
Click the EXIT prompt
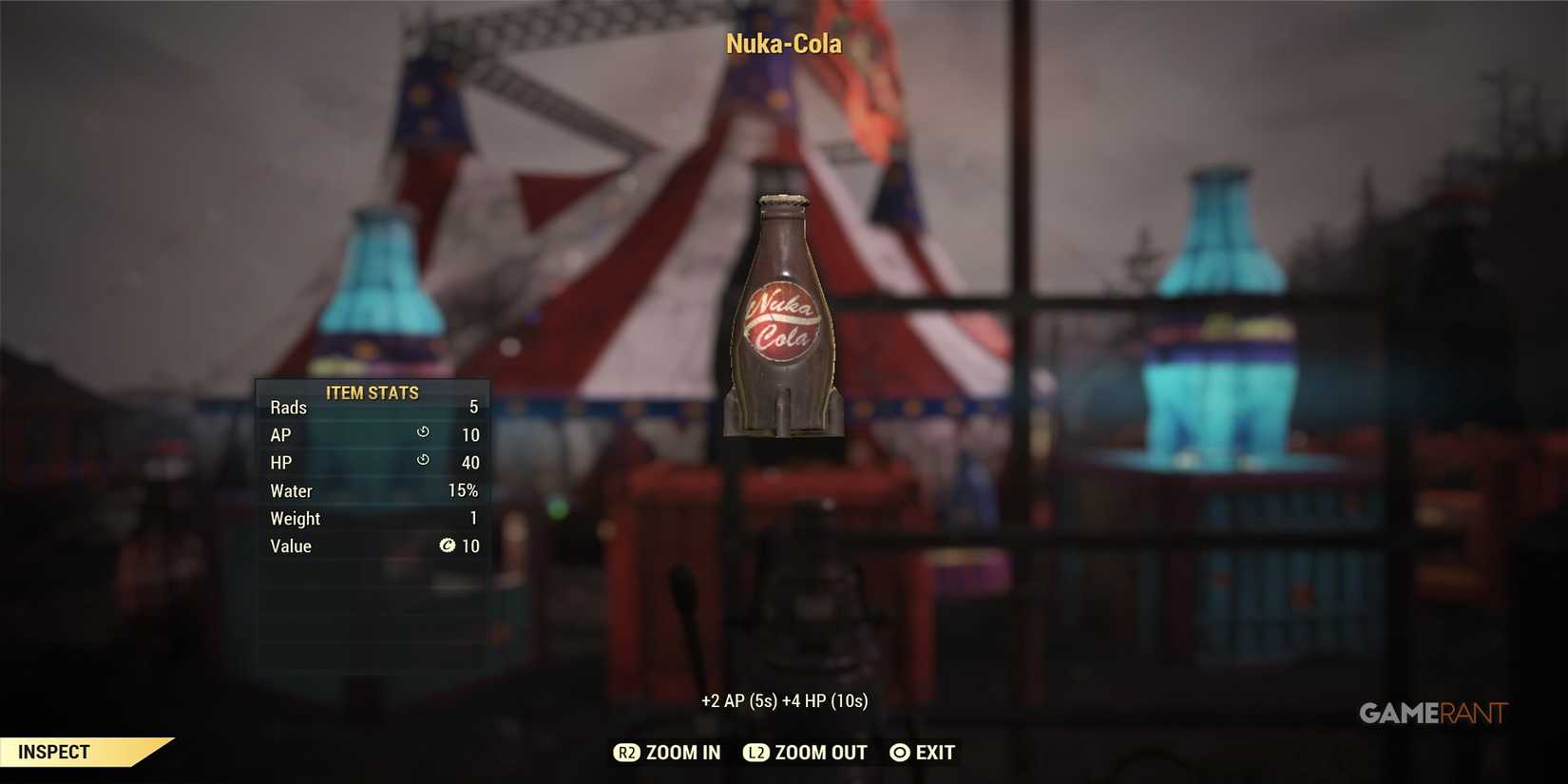(x=935, y=752)
